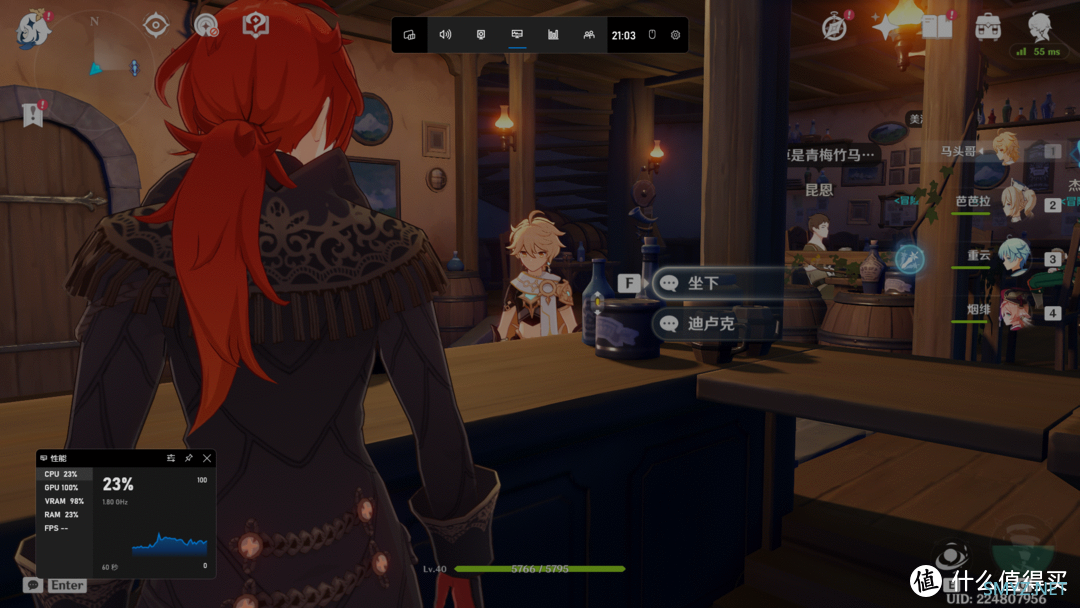Choose the 坐下 dialogue option

[716, 284]
